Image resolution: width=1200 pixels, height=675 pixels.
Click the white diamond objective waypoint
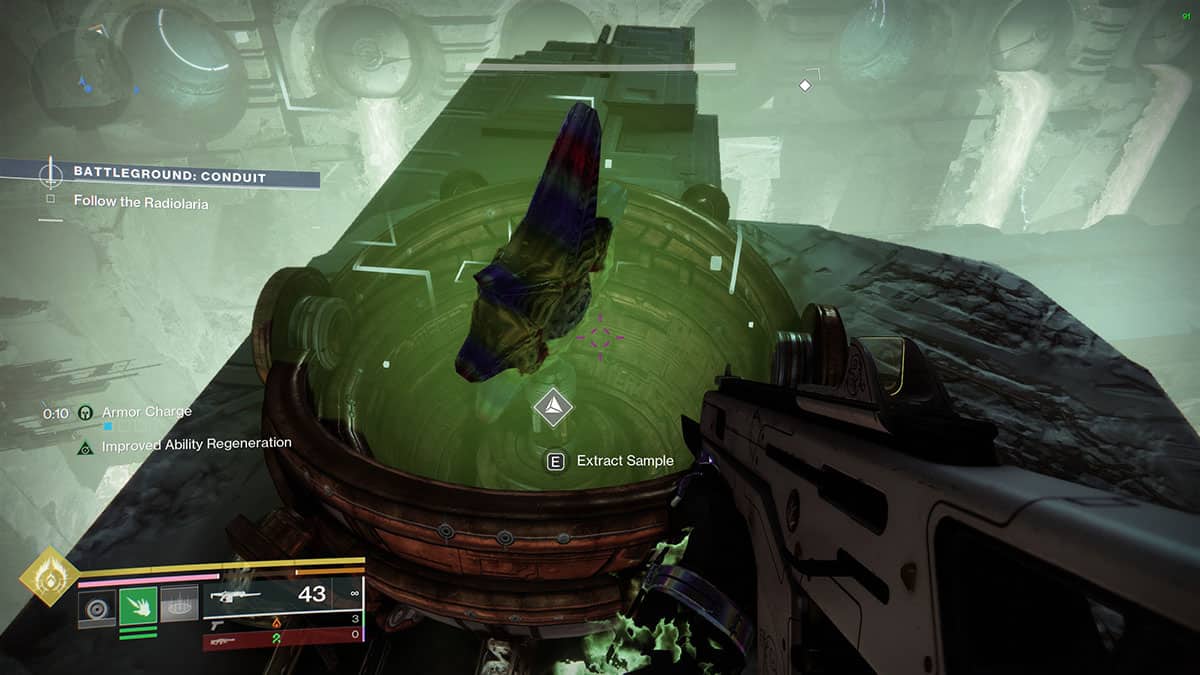click(805, 86)
